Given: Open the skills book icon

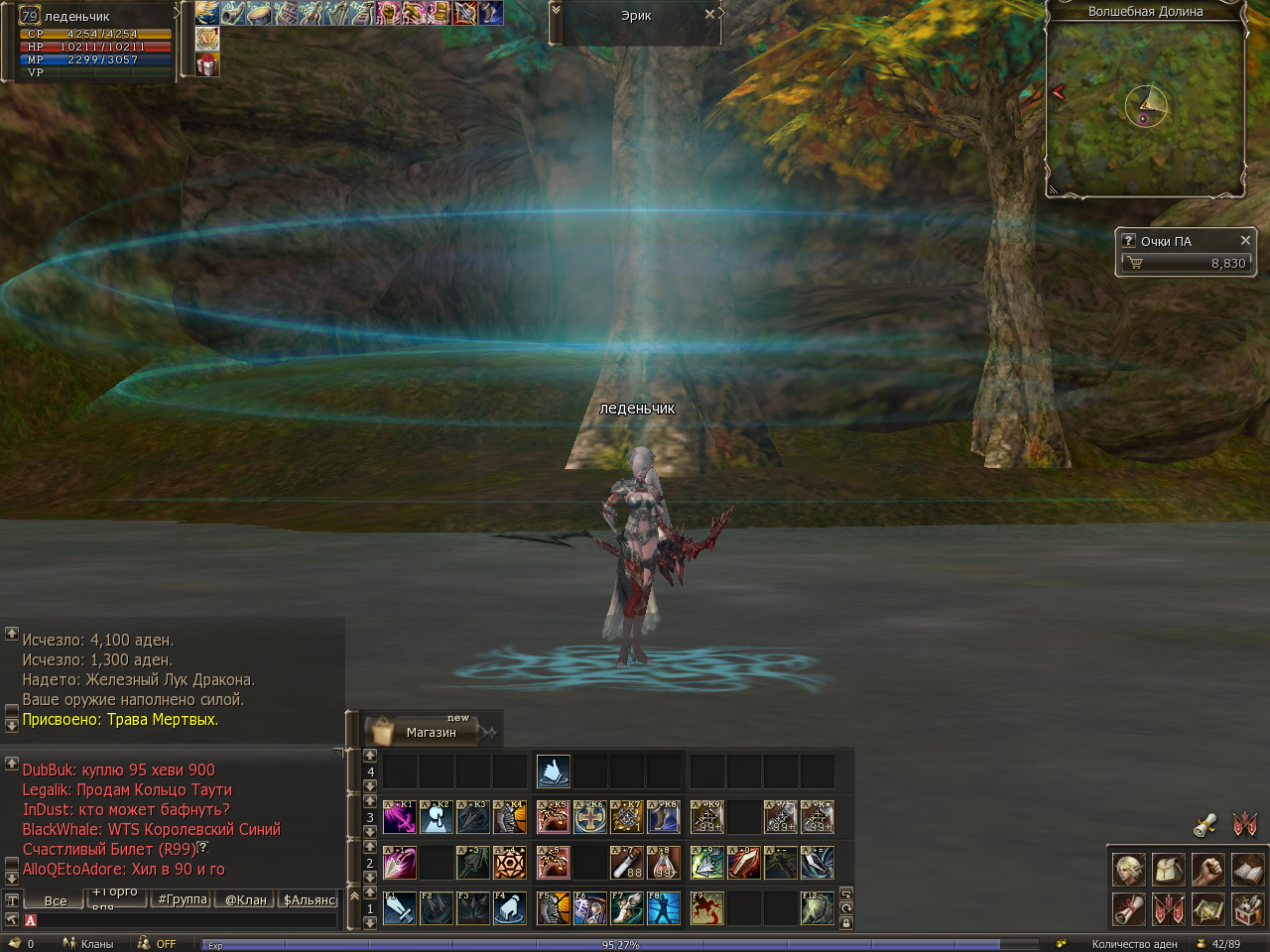Looking at the screenshot, I should 1247,869.
